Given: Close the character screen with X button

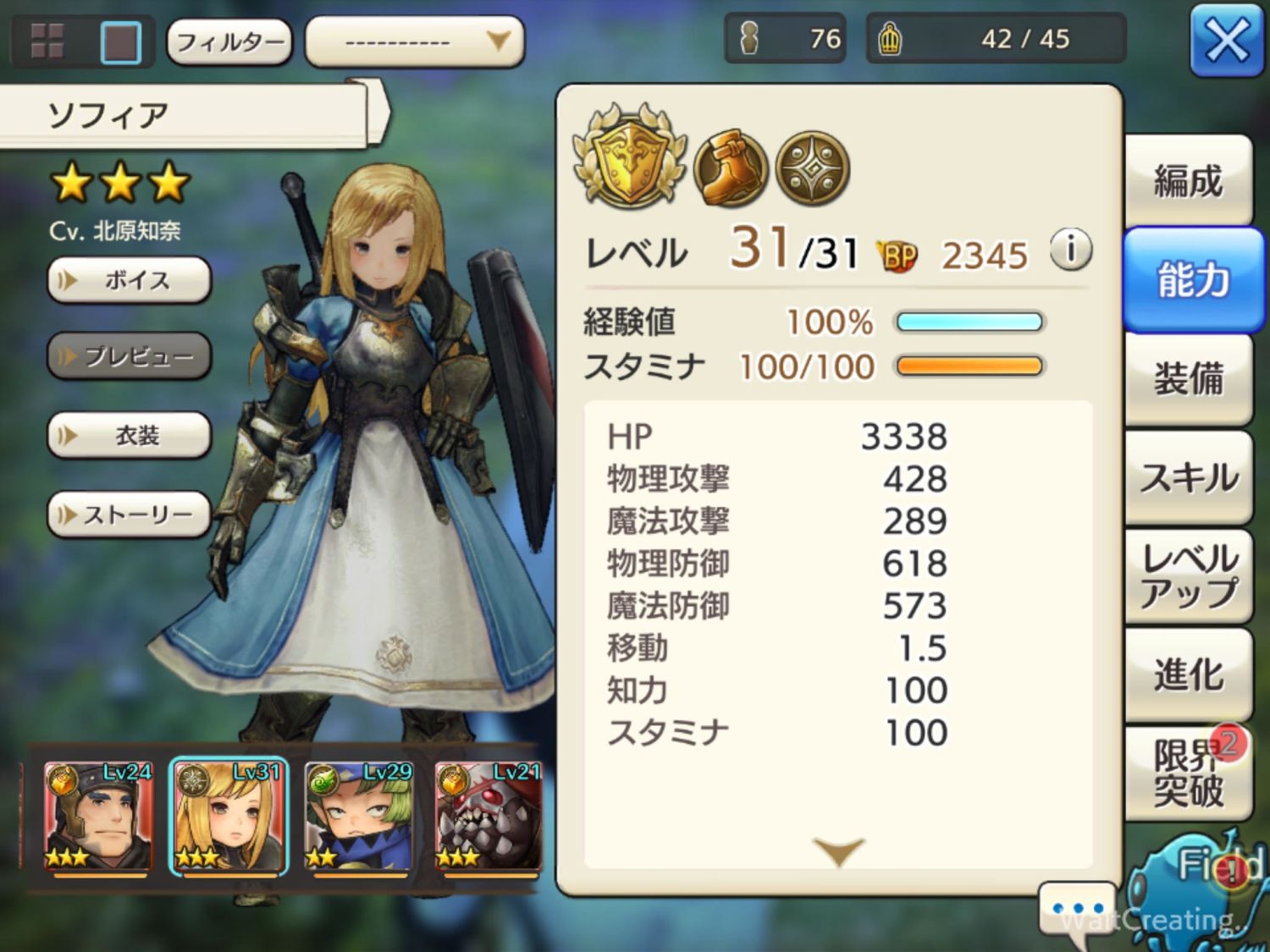Looking at the screenshot, I should pos(1226,40).
